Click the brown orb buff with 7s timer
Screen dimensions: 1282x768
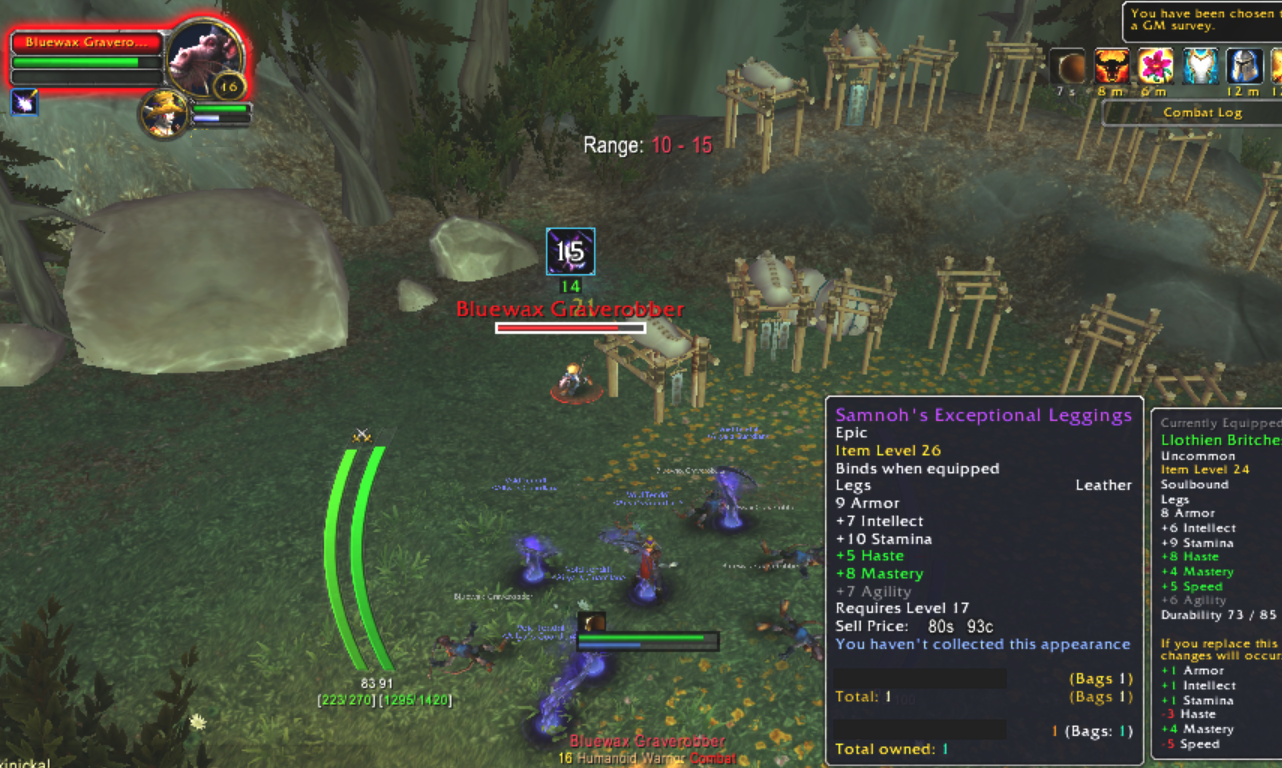coord(1069,67)
